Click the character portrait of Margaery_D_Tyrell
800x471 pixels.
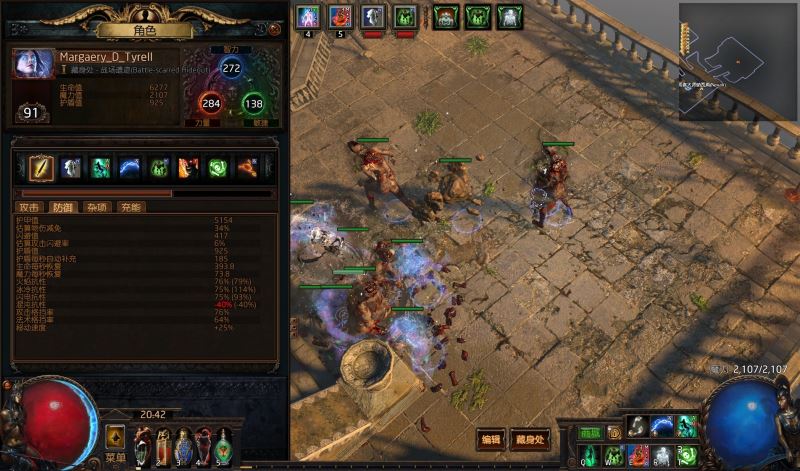click(x=33, y=64)
